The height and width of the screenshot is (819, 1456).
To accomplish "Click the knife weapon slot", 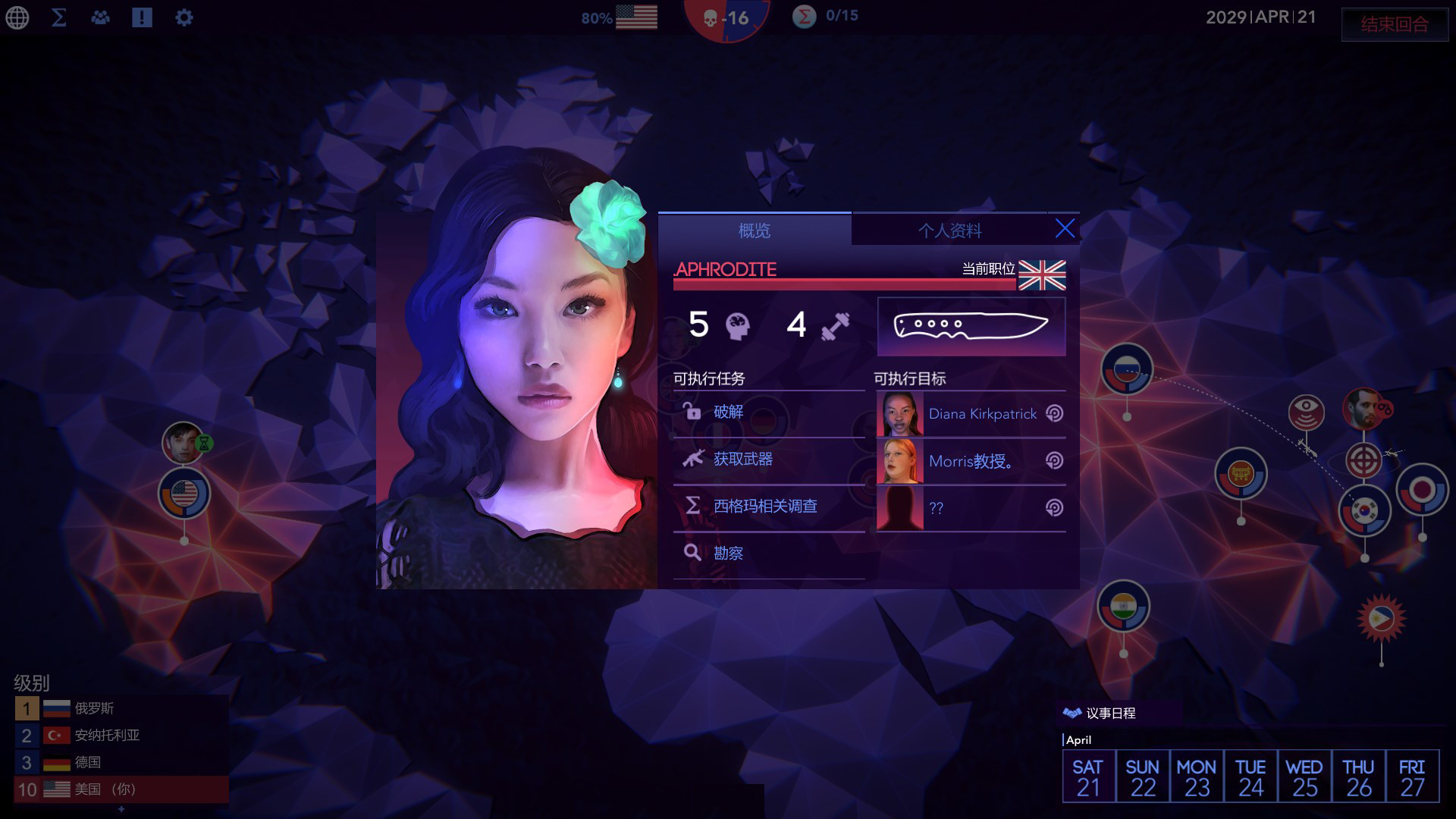I will pyautogui.click(x=971, y=327).
